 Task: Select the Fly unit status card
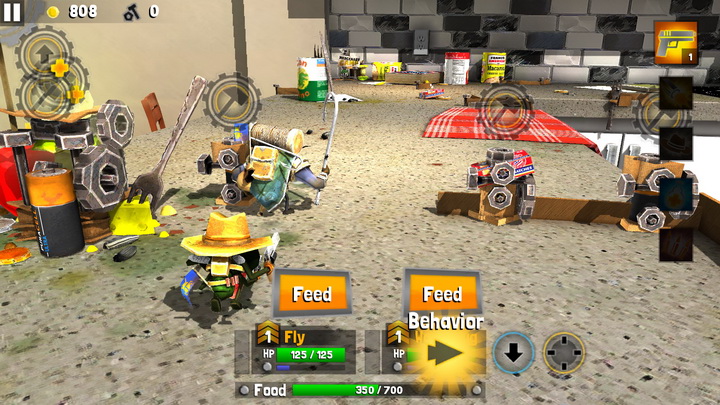295,348
